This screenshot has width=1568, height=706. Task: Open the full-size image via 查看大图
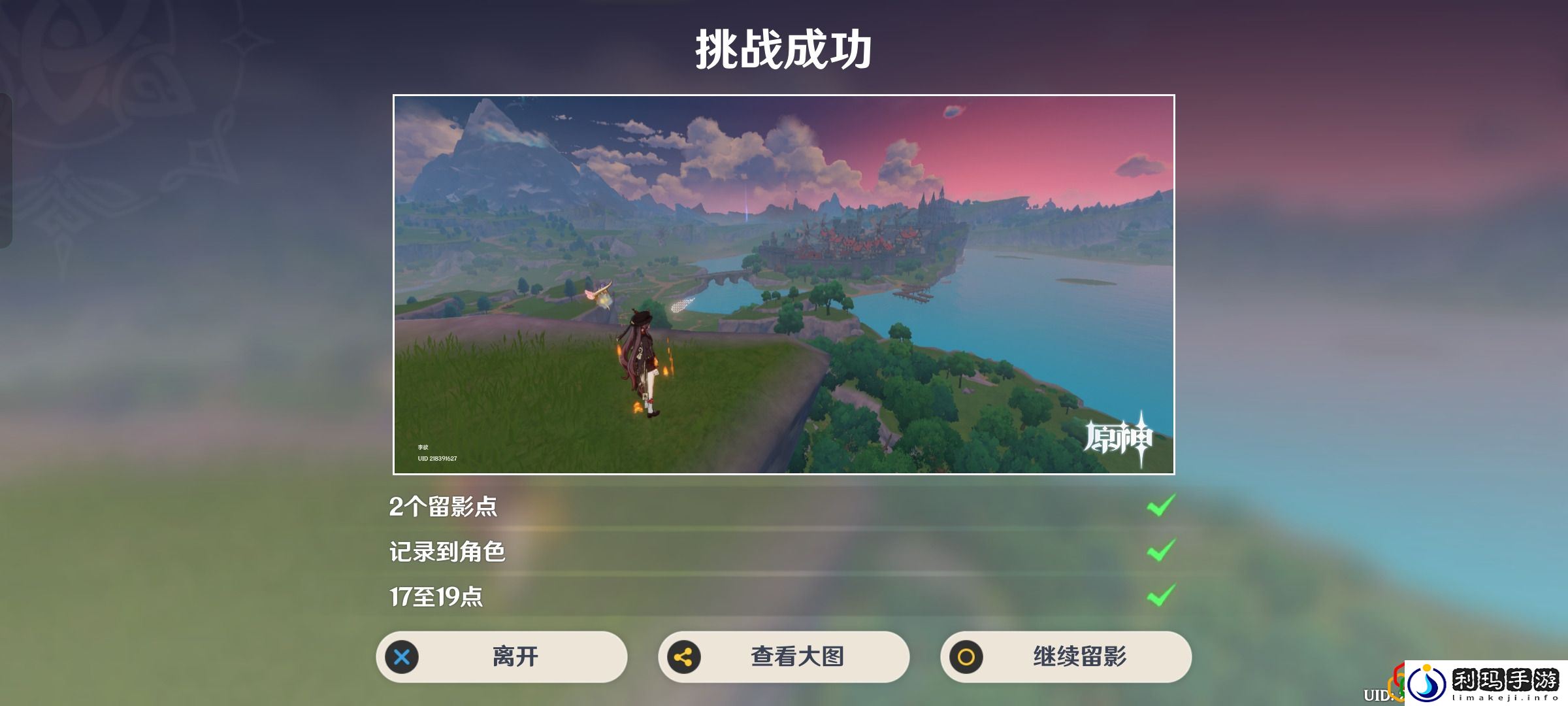pyautogui.click(x=783, y=658)
